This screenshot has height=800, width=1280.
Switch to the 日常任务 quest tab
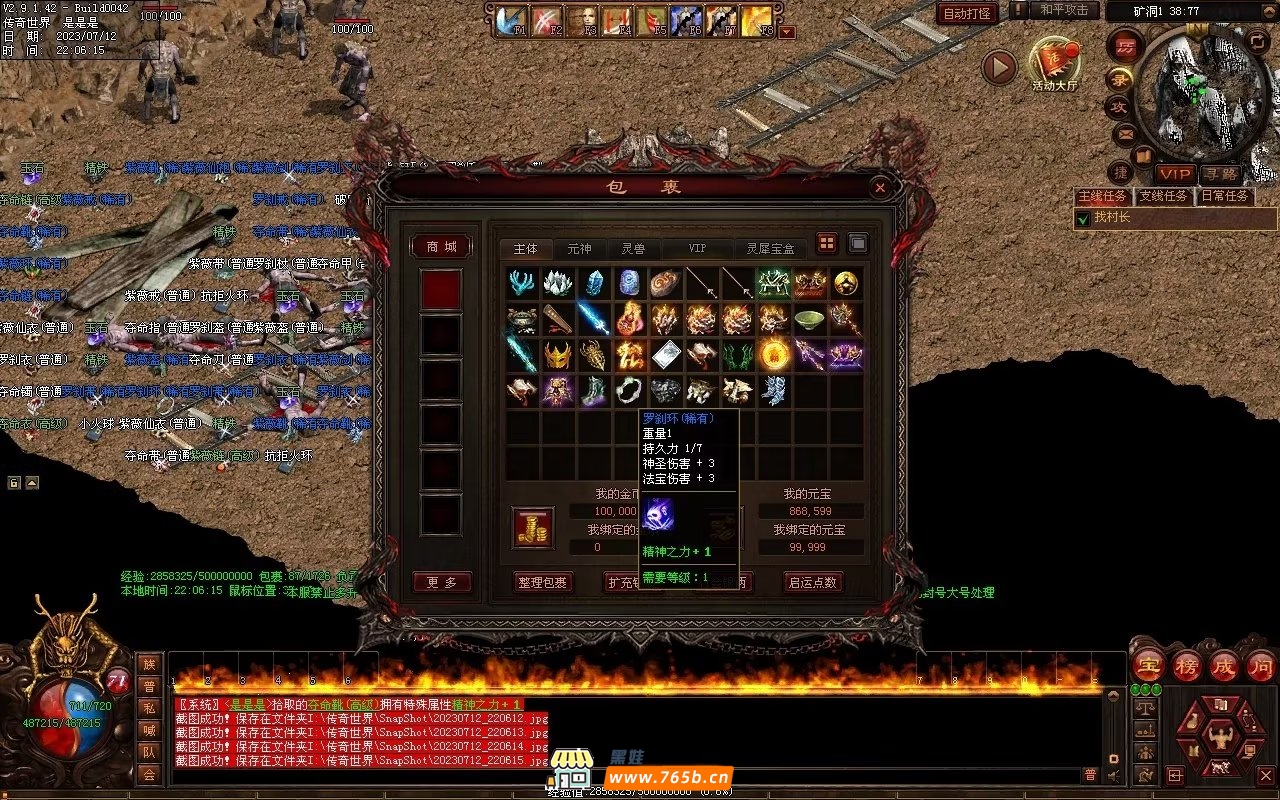[x=1224, y=196]
